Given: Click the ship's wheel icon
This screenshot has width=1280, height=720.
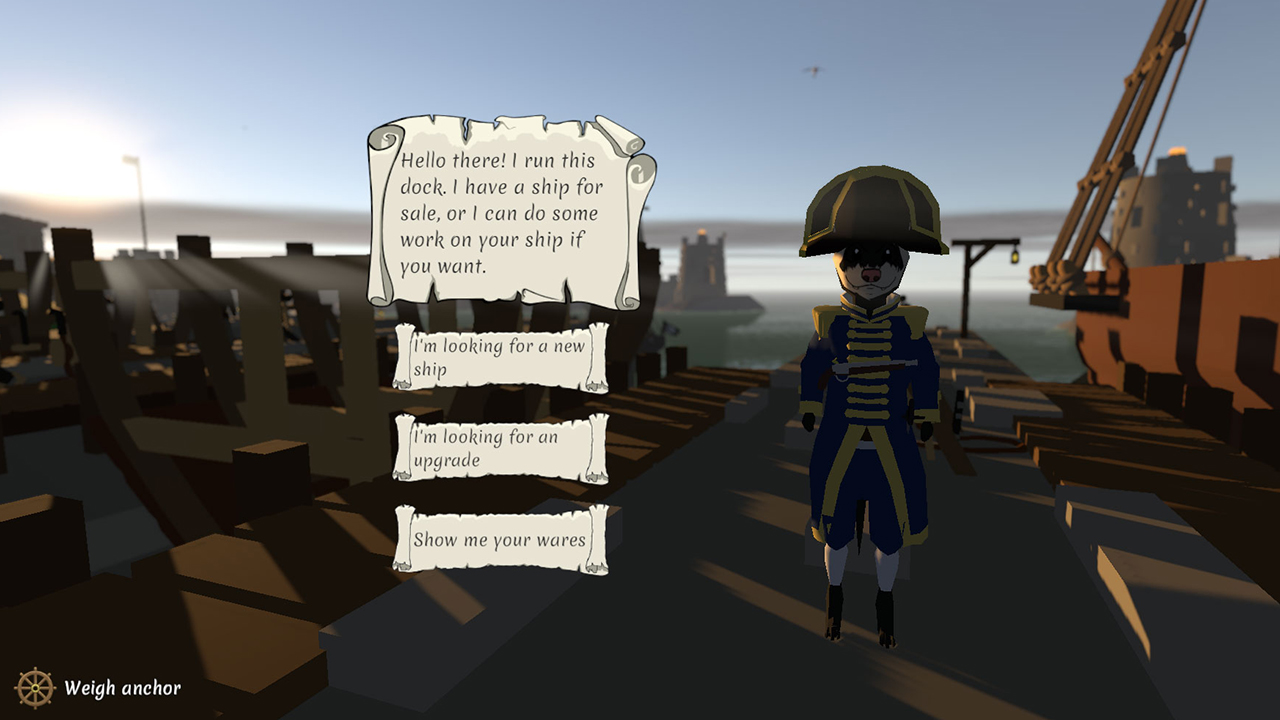Looking at the screenshot, I should coord(36,687).
